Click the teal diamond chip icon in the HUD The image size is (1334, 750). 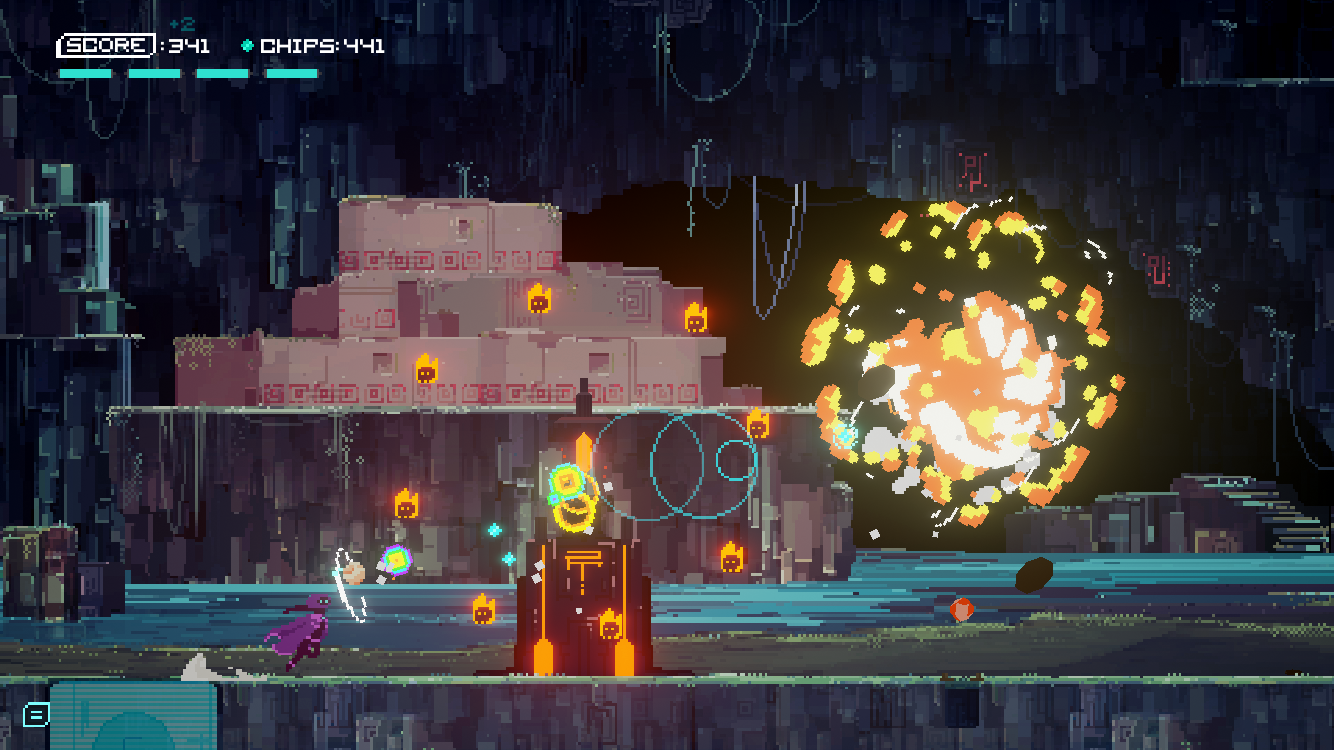(x=245, y=43)
